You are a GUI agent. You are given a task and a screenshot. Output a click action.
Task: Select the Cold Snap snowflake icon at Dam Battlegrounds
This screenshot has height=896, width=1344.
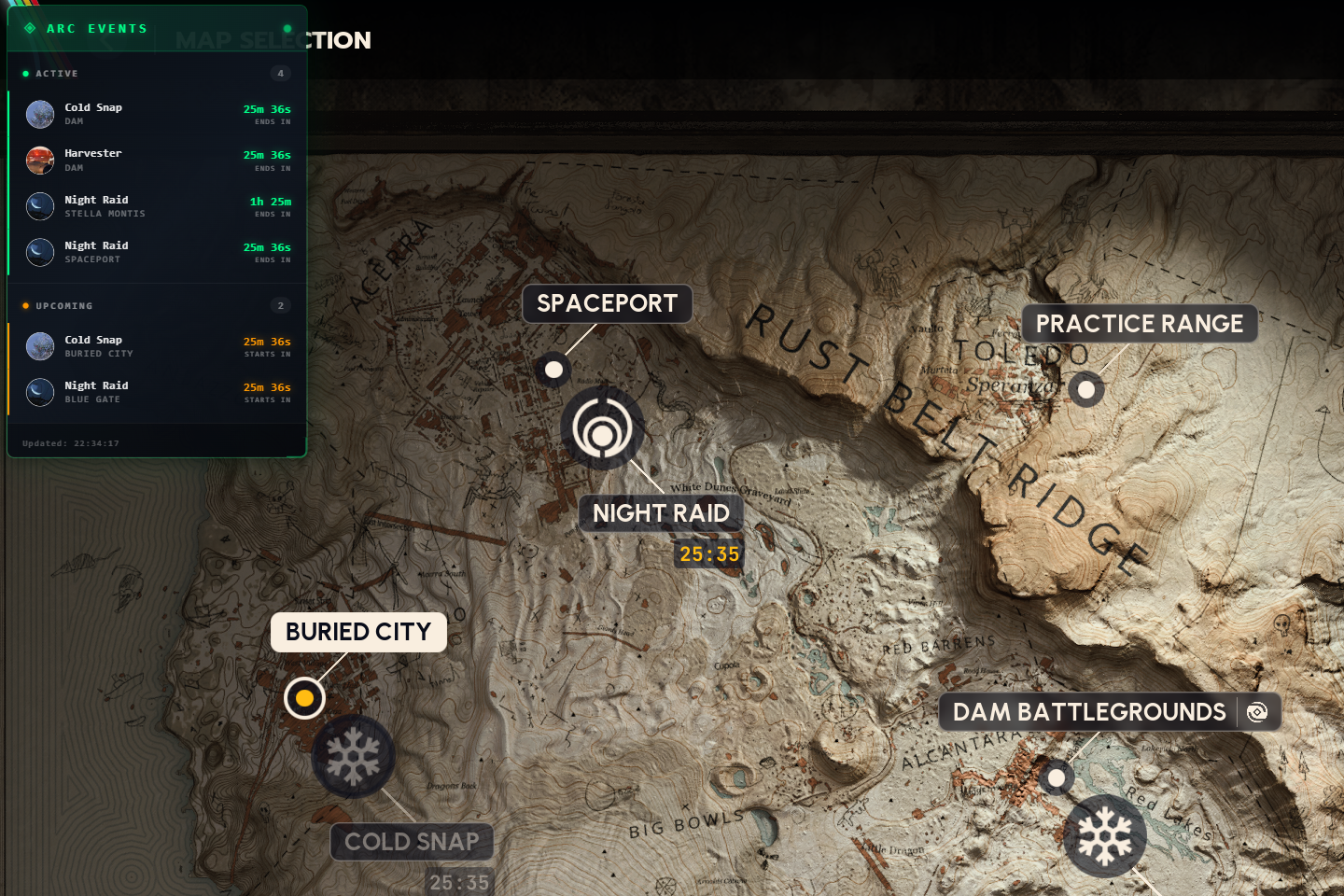tap(1105, 836)
